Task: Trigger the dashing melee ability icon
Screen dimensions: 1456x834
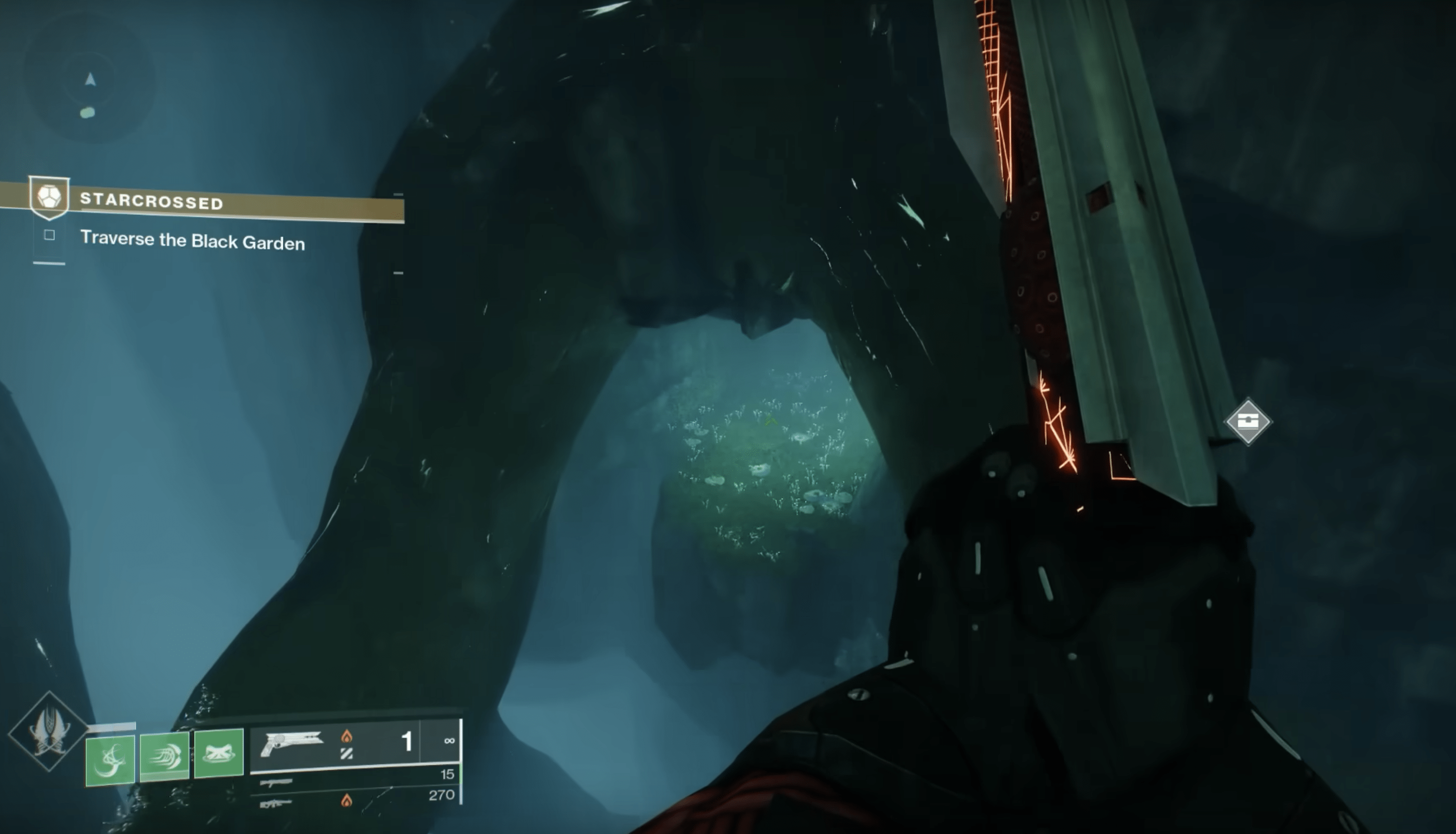Action: point(164,756)
